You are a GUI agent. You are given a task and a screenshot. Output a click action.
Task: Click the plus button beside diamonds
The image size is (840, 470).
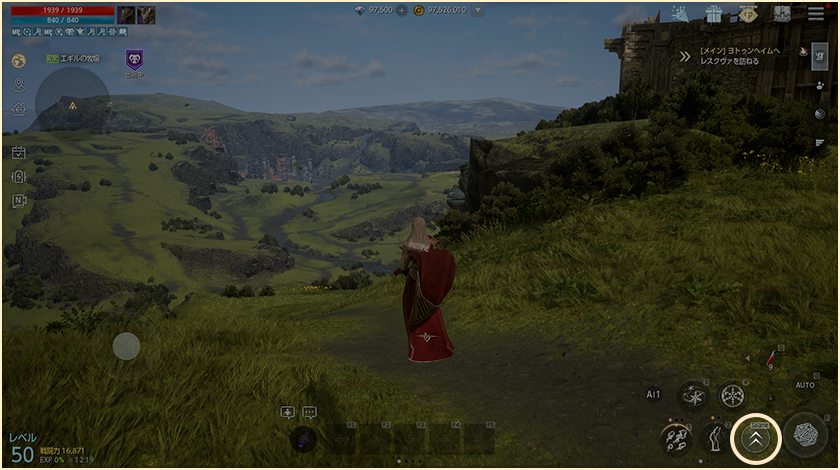click(403, 10)
